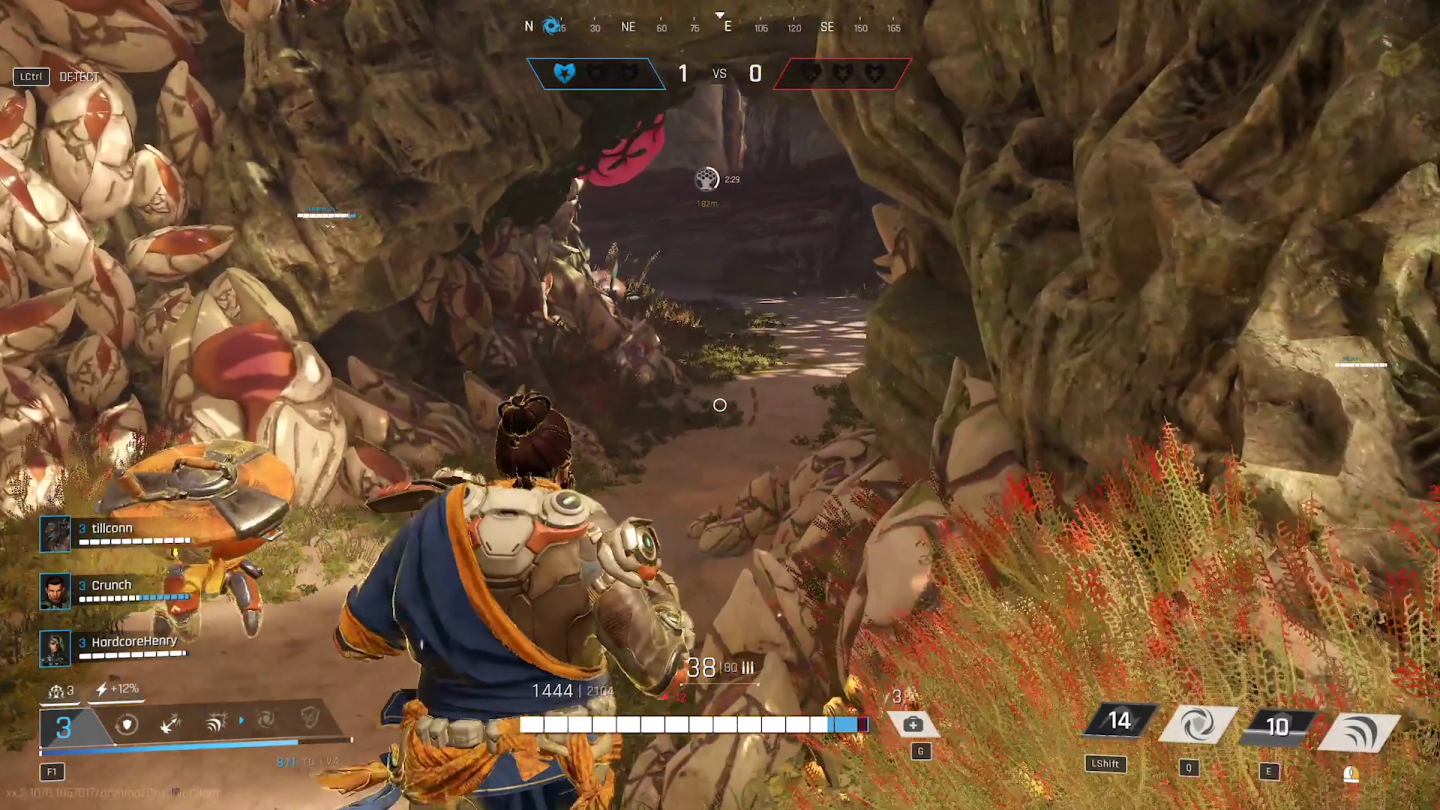Click the compass heading marker above E

pyautogui.click(x=719, y=16)
